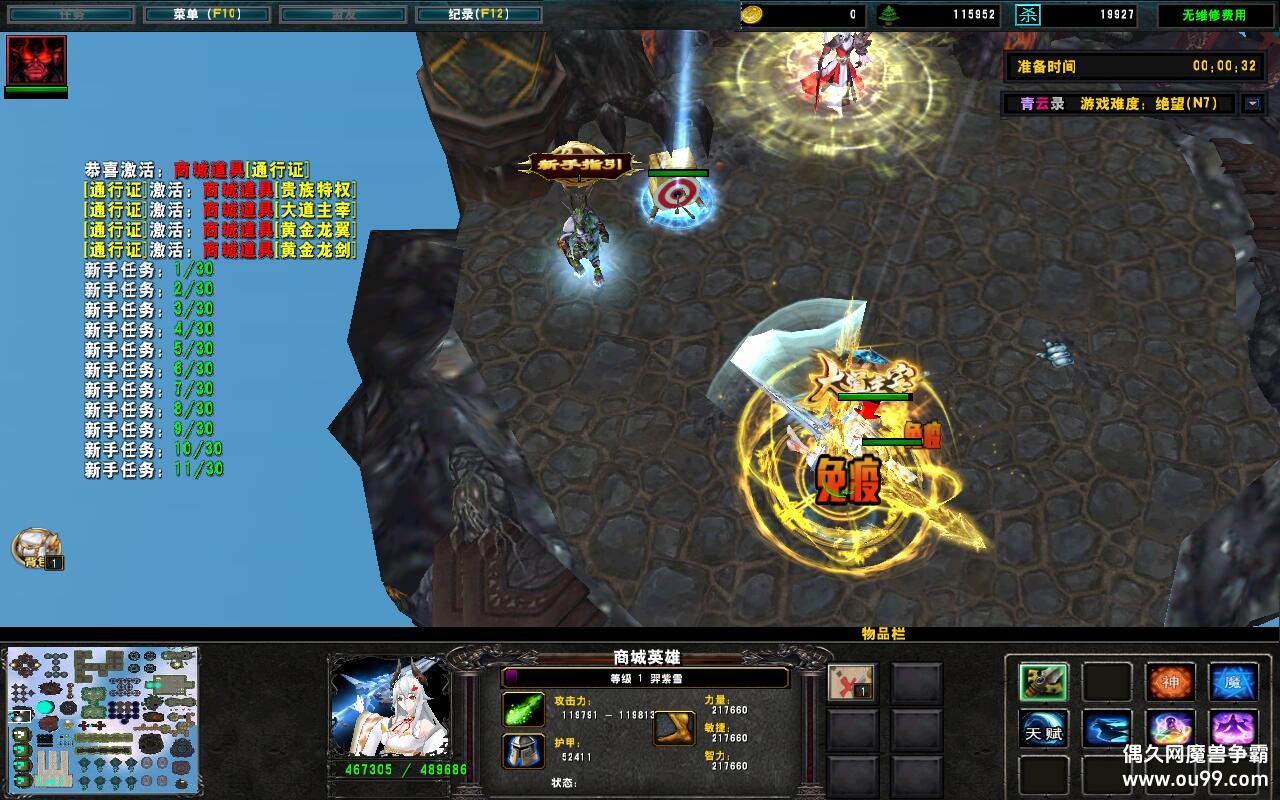This screenshot has height=800, width=1280.
Task: Activate the golden sword attack command
Action: click(1044, 682)
